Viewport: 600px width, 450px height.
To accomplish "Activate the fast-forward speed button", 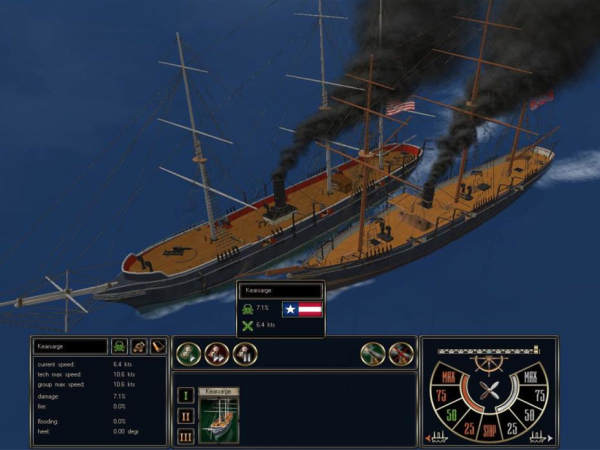I will pos(217,353).
